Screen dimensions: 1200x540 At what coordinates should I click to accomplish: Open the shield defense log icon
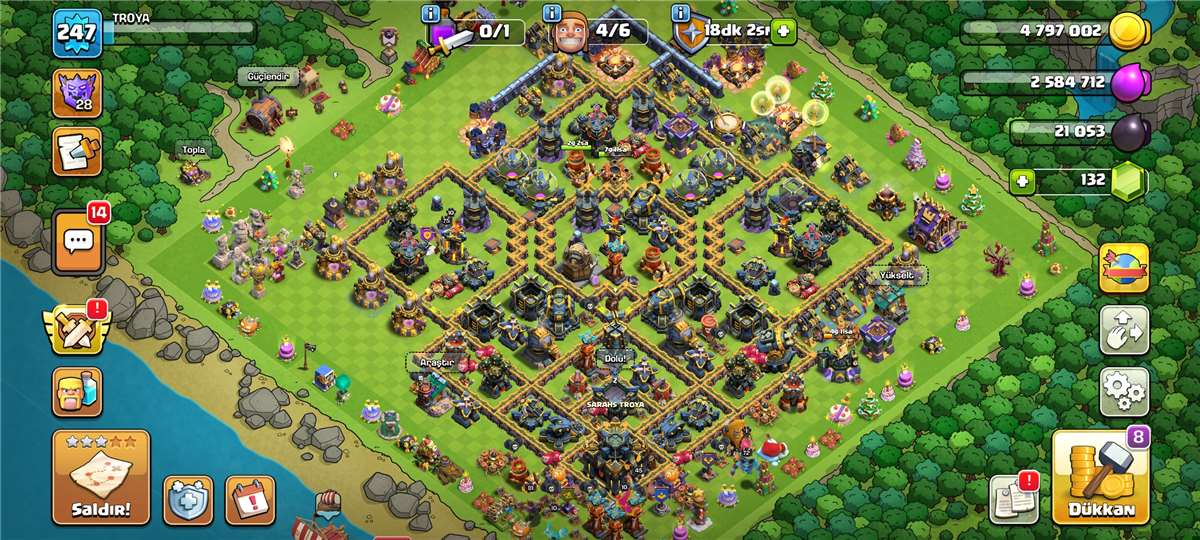click(189, 499)
